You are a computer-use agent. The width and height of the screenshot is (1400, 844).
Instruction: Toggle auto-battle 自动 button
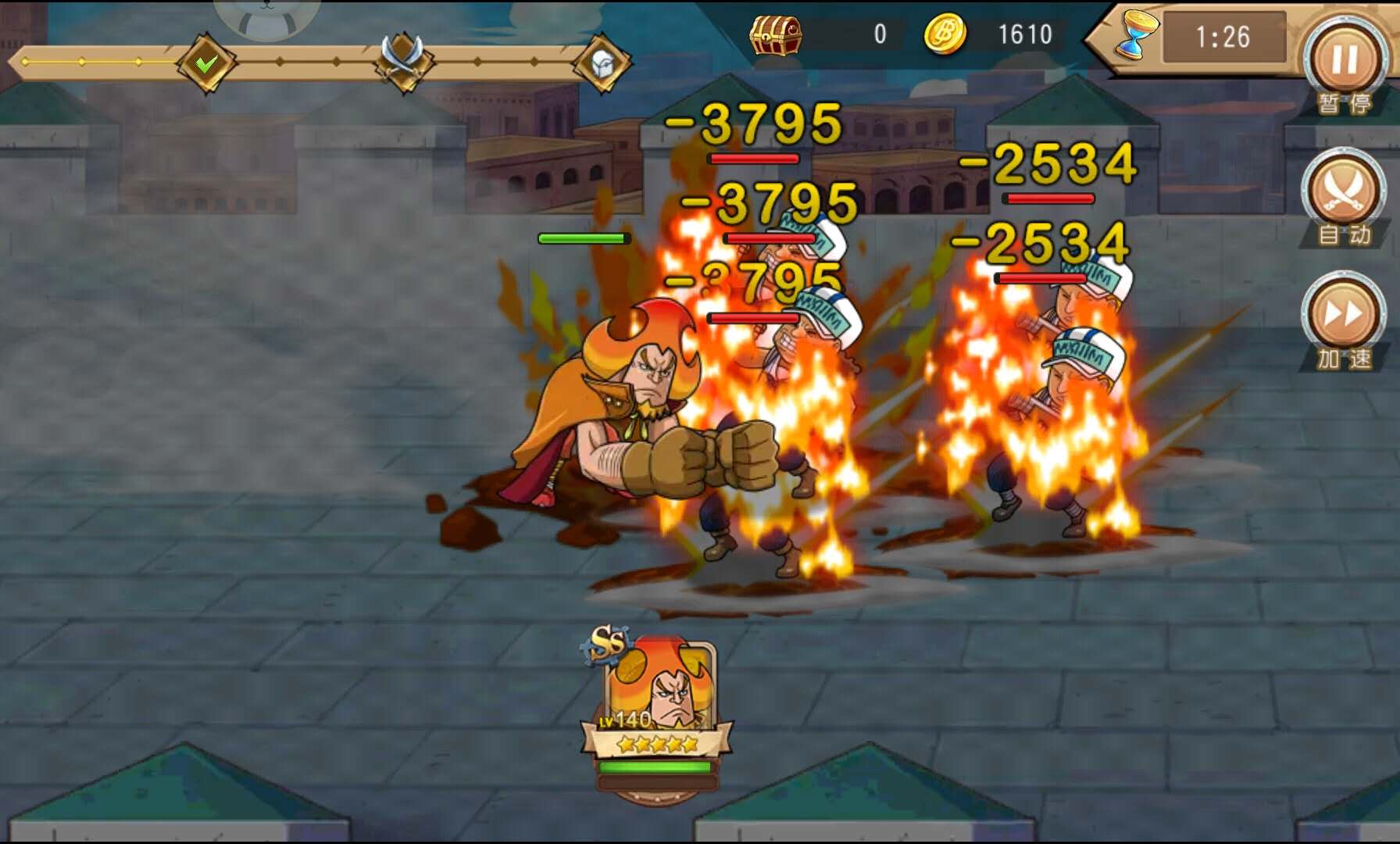coord(1343,190)
